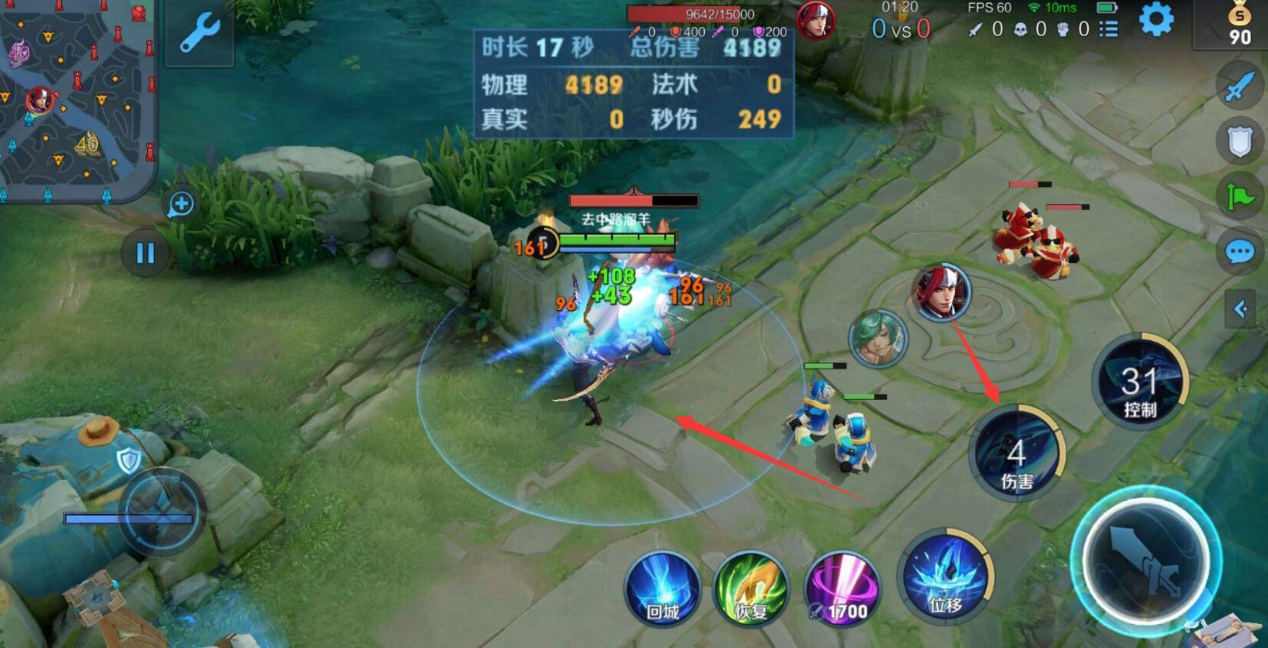
Task: Hit the large basic attack sword button
Action: point(1146,562)
